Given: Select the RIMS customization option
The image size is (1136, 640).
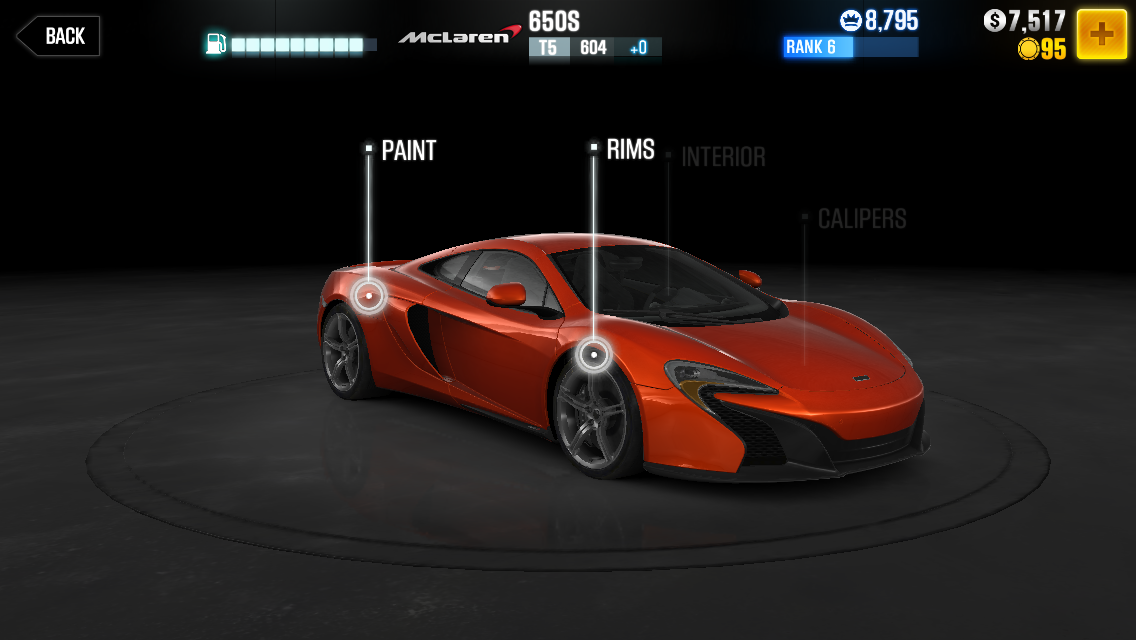Looking at the screenshot, I should coord(629,150).
